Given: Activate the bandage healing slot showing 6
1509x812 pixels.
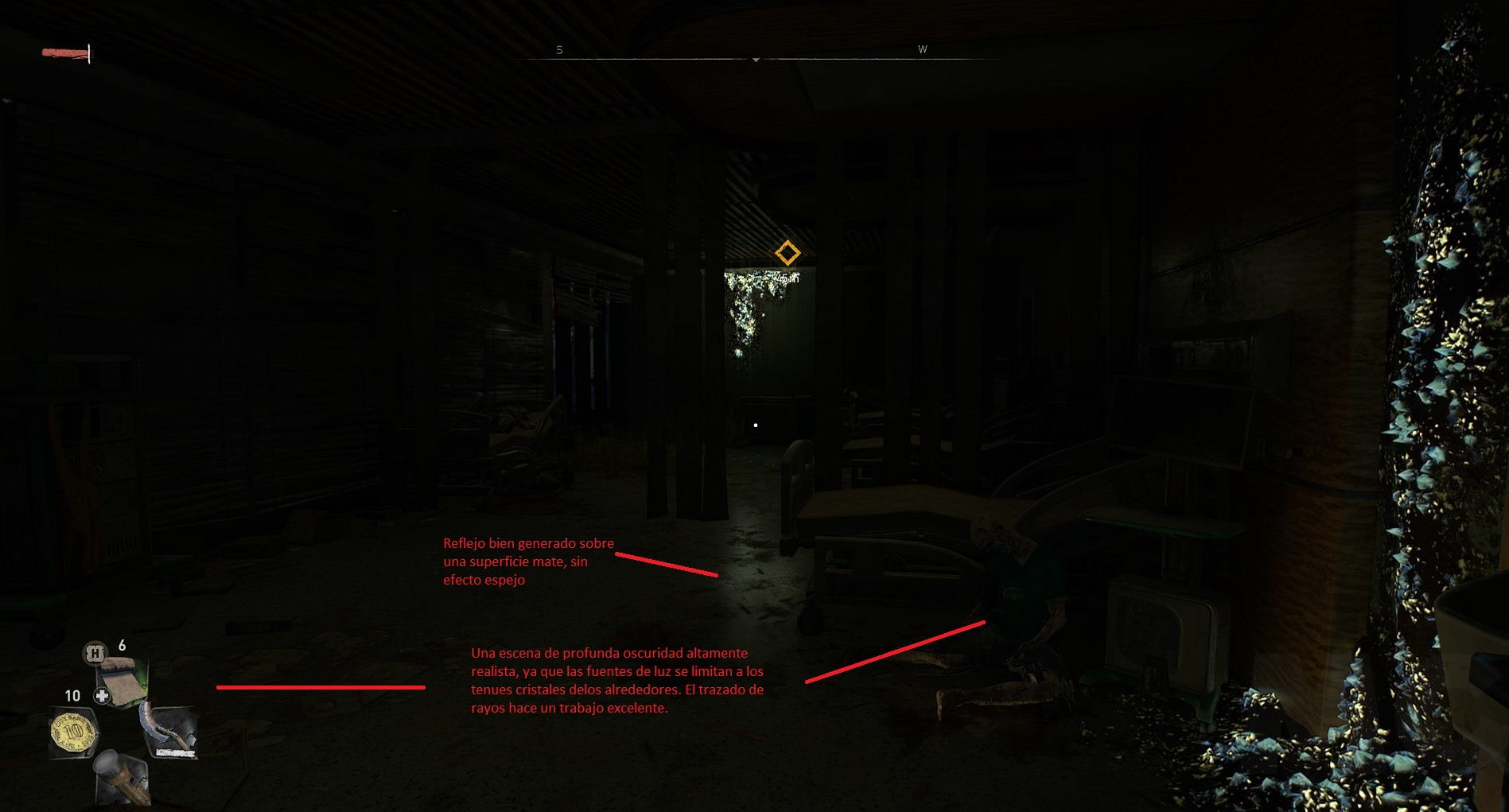Looking at the screenshot, I should 122,647.
